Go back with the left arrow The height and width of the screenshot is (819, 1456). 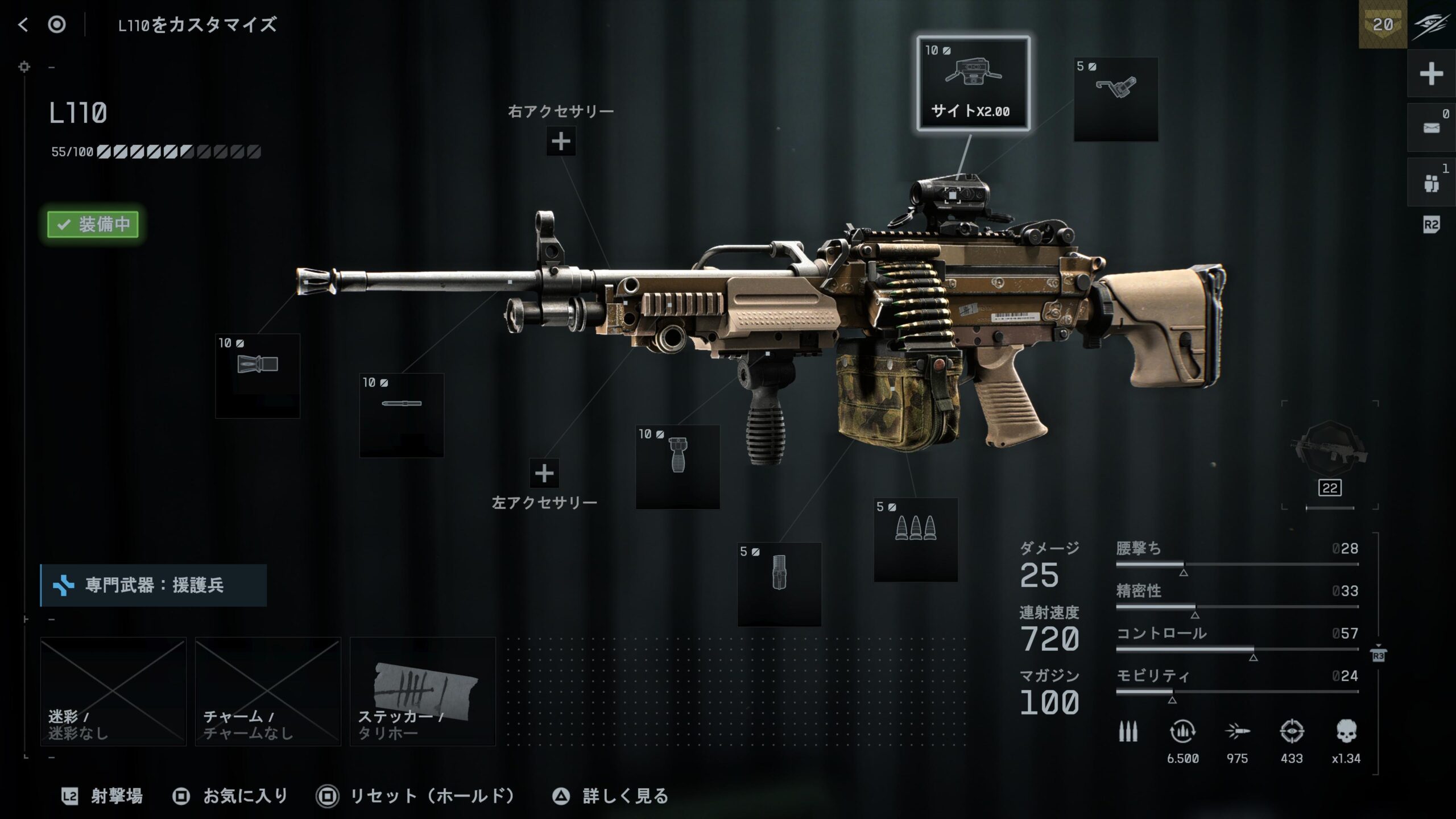click(x=23, y=24)
